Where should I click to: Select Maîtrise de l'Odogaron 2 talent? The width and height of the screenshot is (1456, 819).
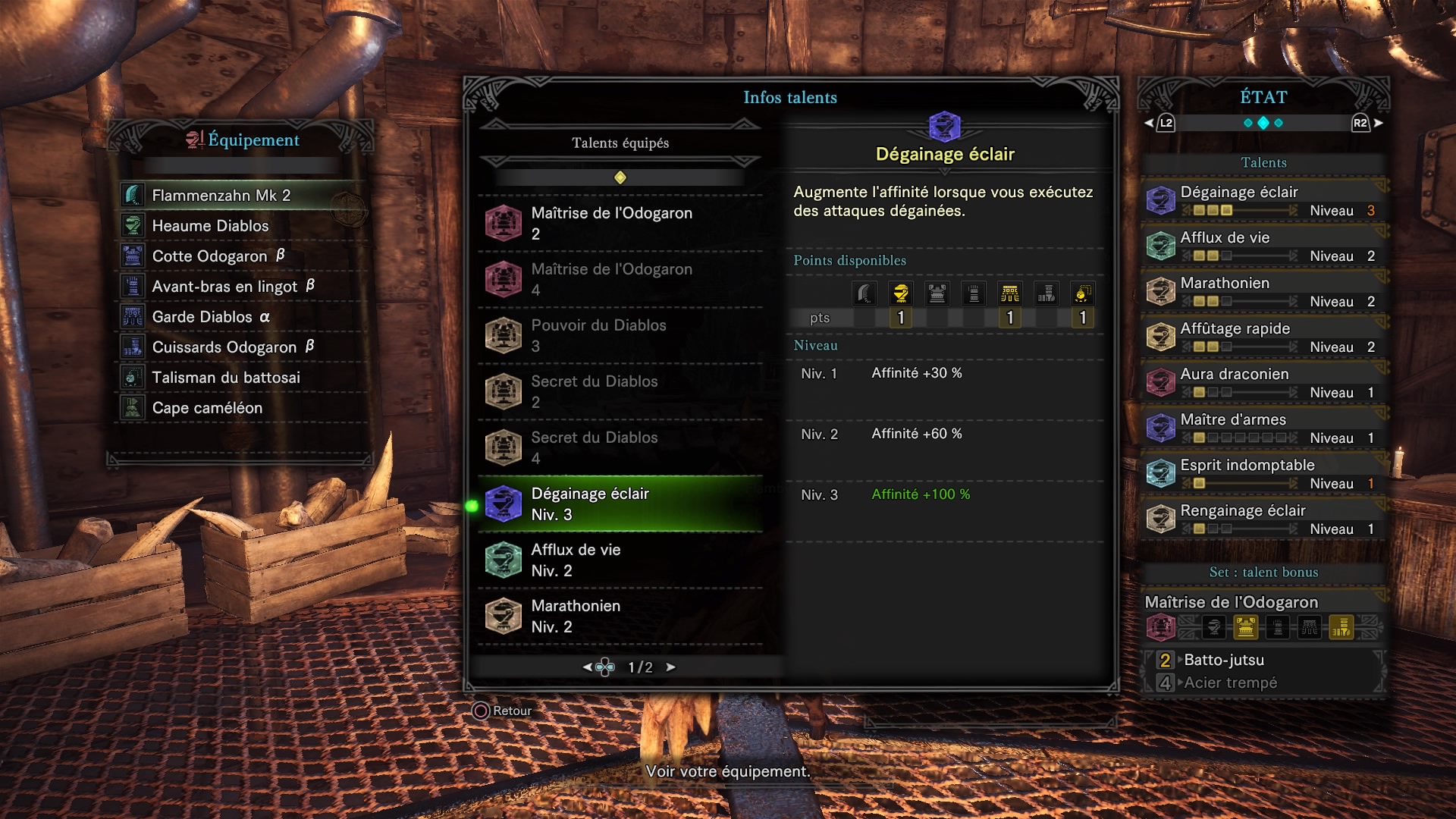[x=620, y=223]
